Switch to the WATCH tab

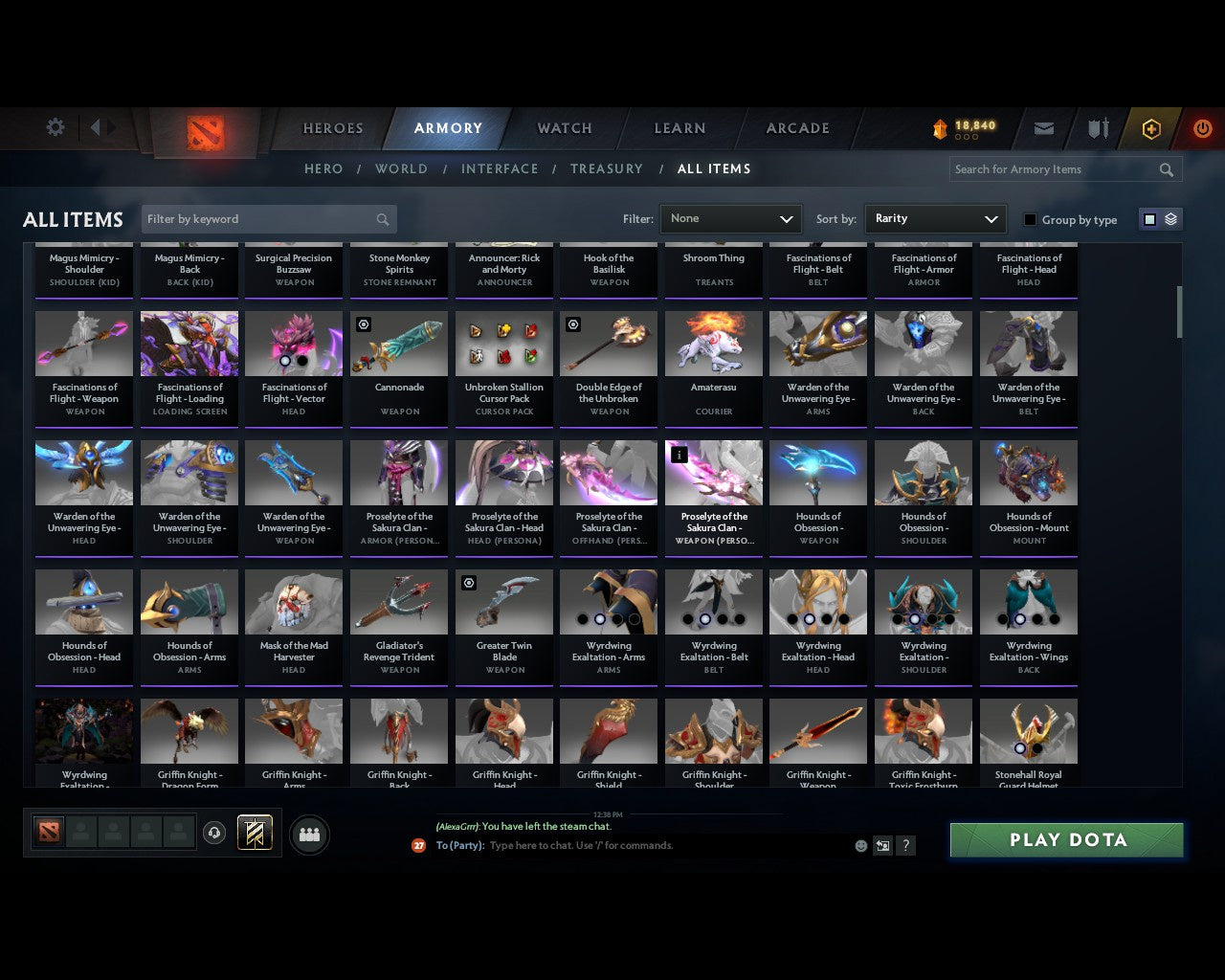tap(564, 127)
